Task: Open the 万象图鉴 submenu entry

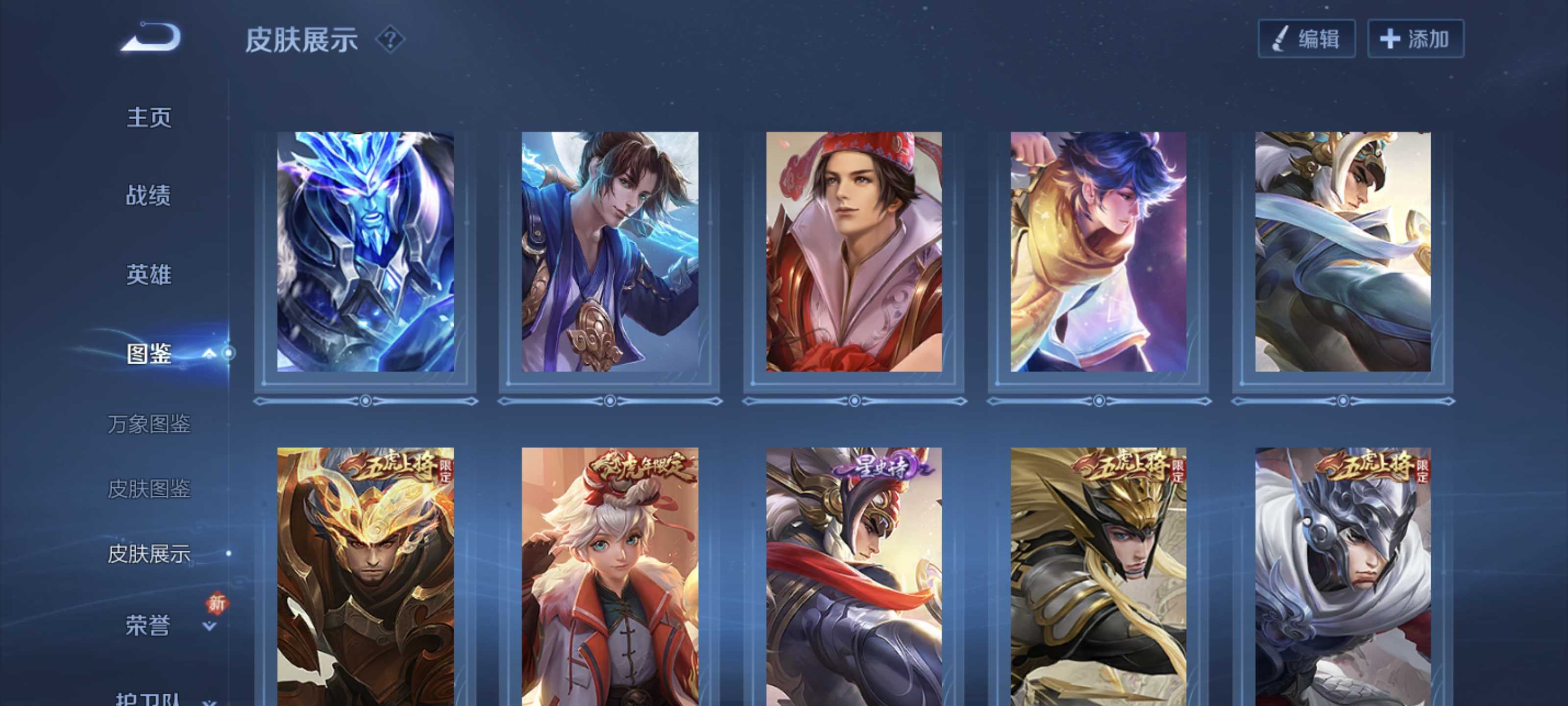Action: (149, 424)
